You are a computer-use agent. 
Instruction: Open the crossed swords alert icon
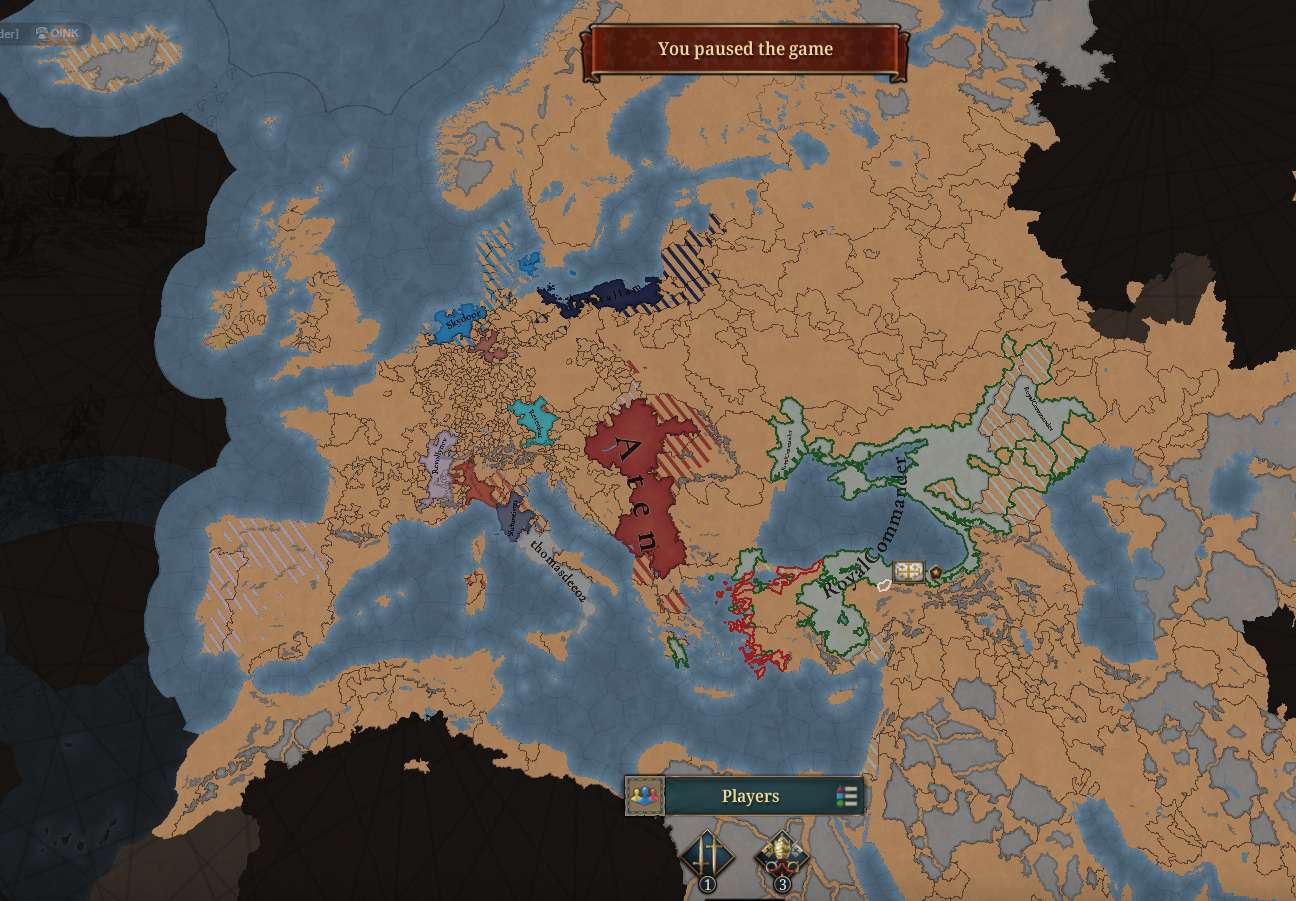coord(707,856)
